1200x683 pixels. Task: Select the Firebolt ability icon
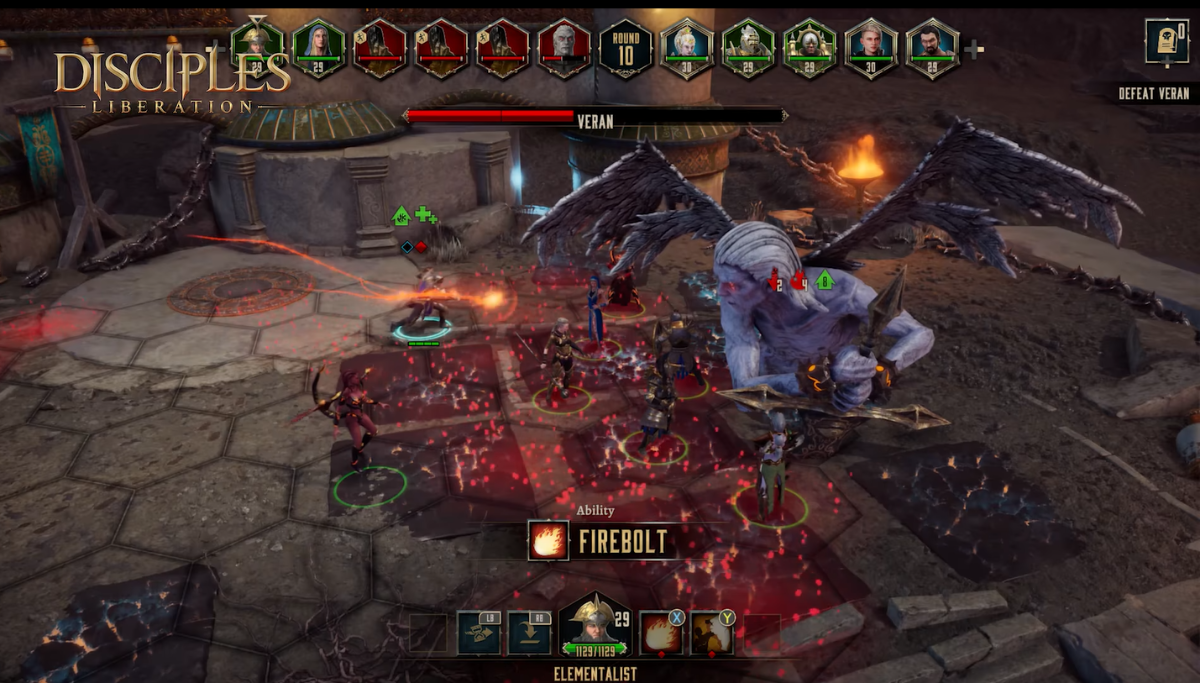(661, 633)
